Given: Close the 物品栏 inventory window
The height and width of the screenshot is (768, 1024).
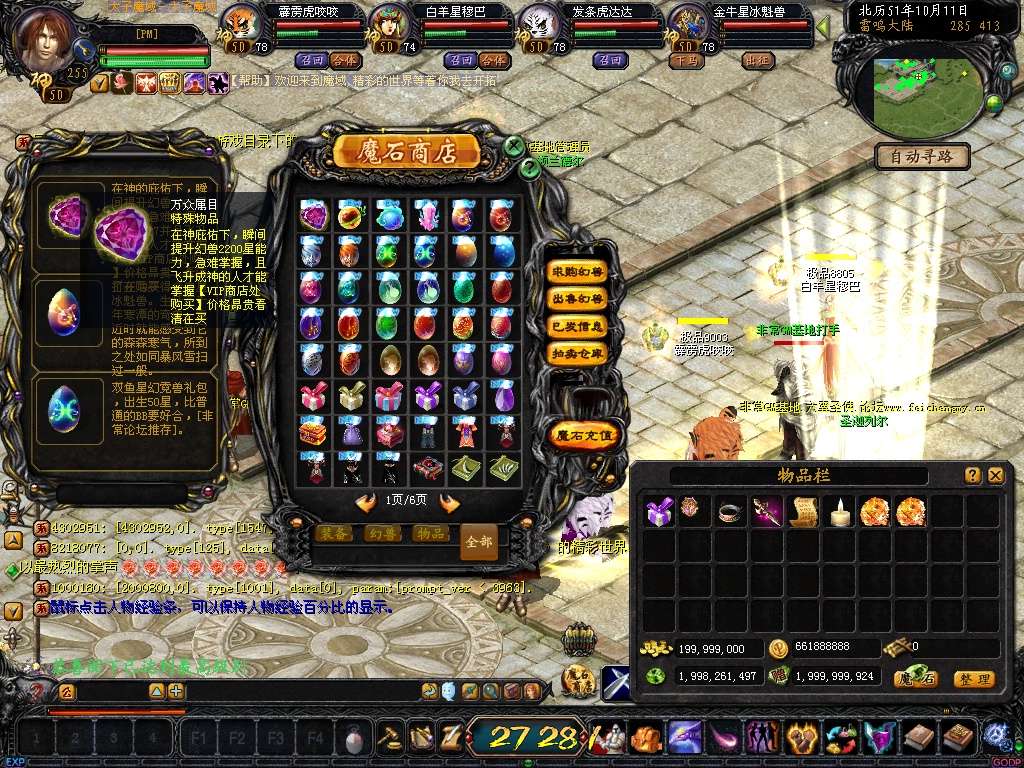Looking at the screenshot, I should (x=995, y=476).
